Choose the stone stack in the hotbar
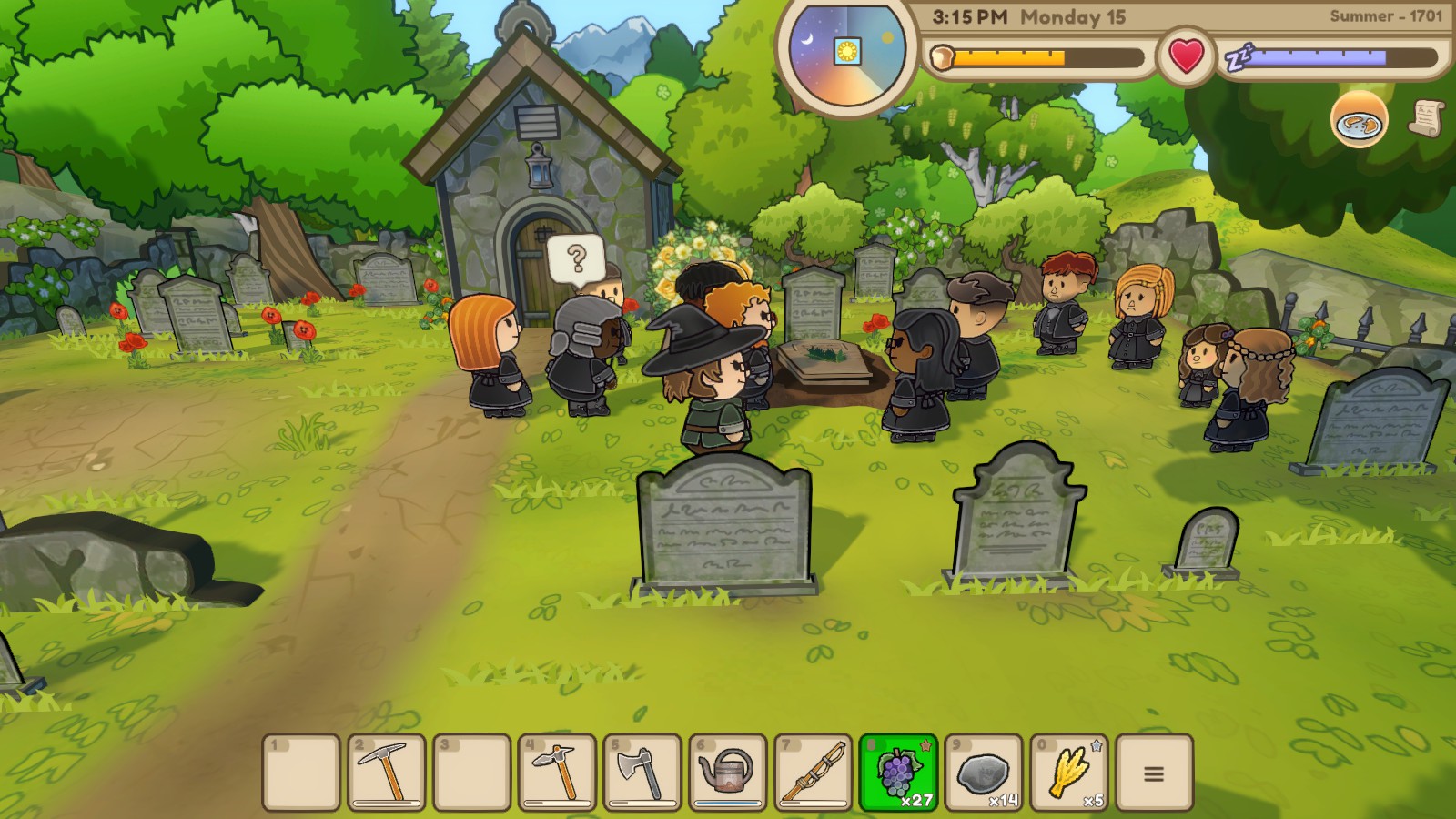 point(984,773)
